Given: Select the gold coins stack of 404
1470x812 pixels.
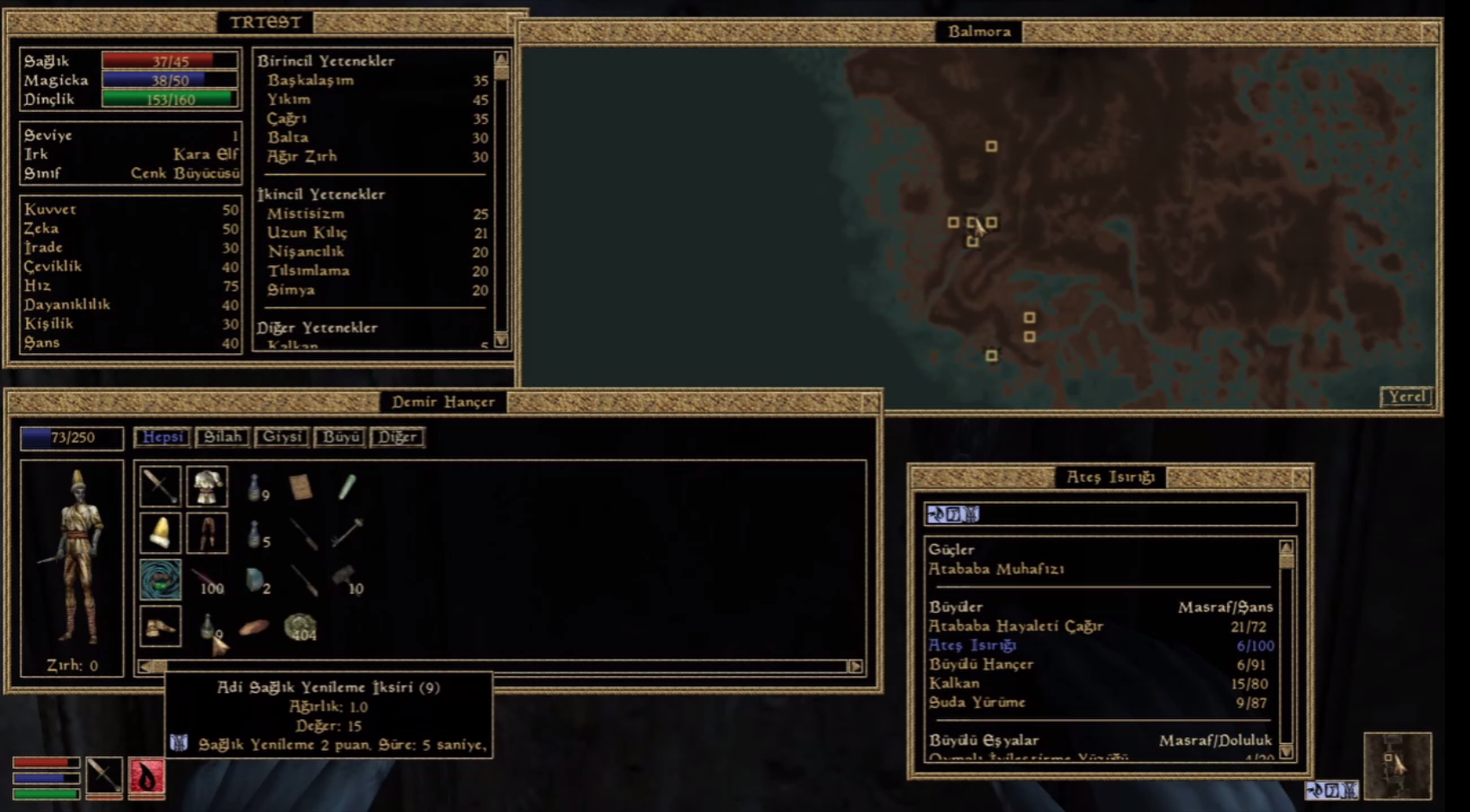Looking at the screenshot, I should coord(301,627).
